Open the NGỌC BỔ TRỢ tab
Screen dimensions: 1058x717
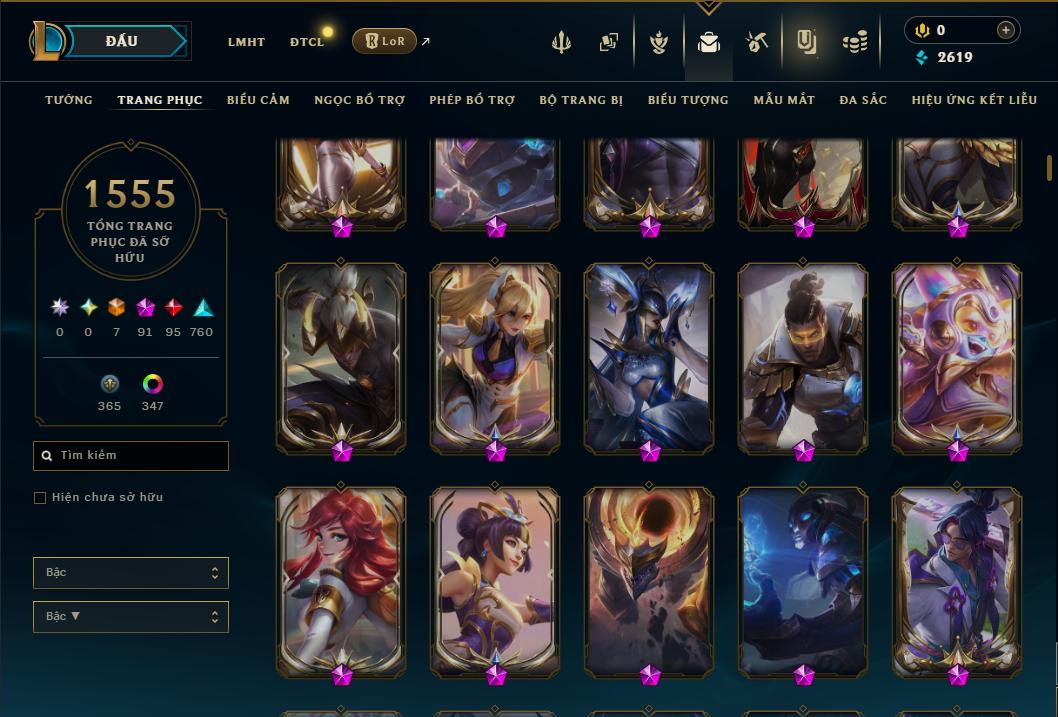[359, 100]
